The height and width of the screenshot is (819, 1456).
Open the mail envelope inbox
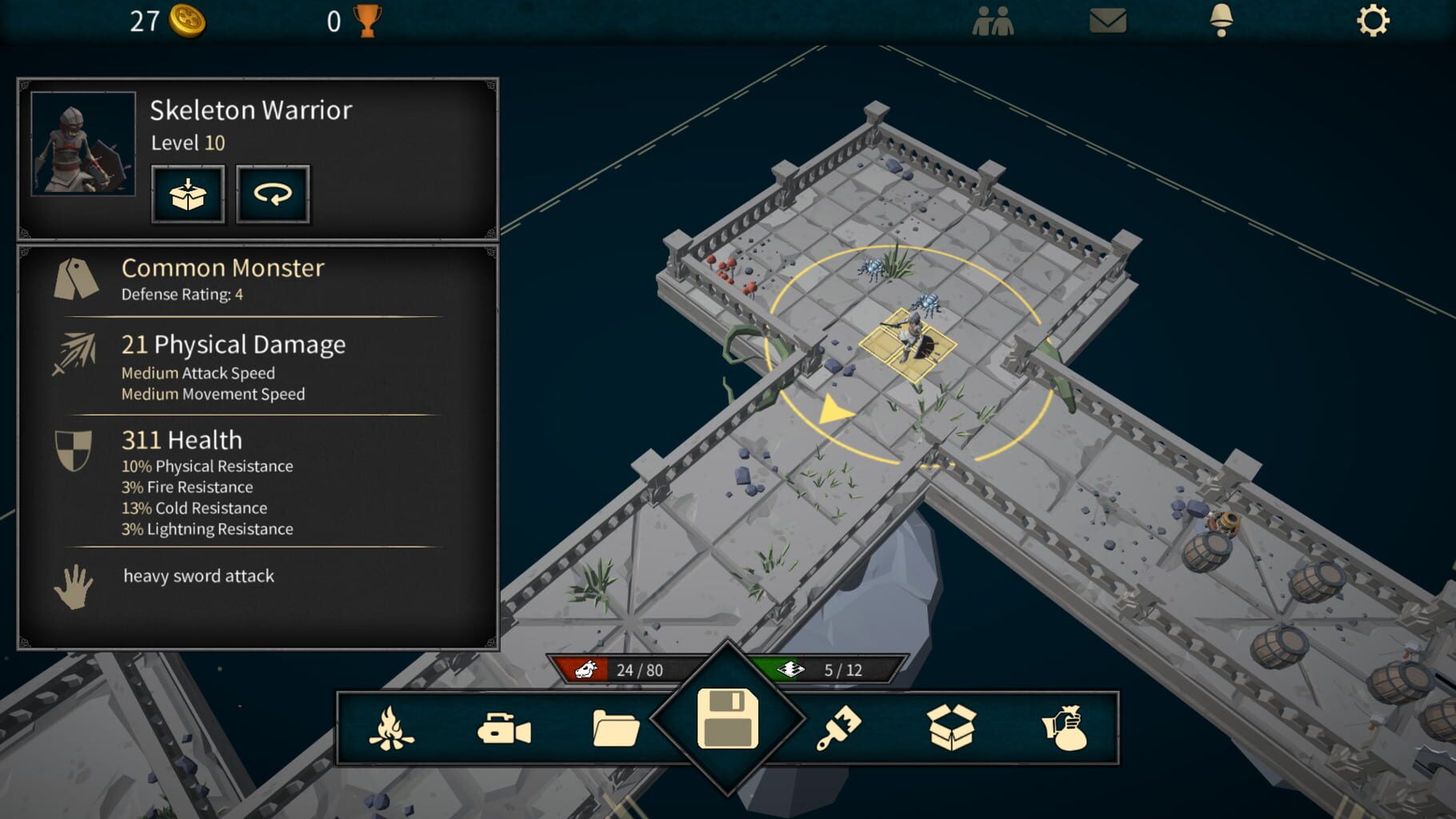pyautogui.click(x=1107, y=22)
